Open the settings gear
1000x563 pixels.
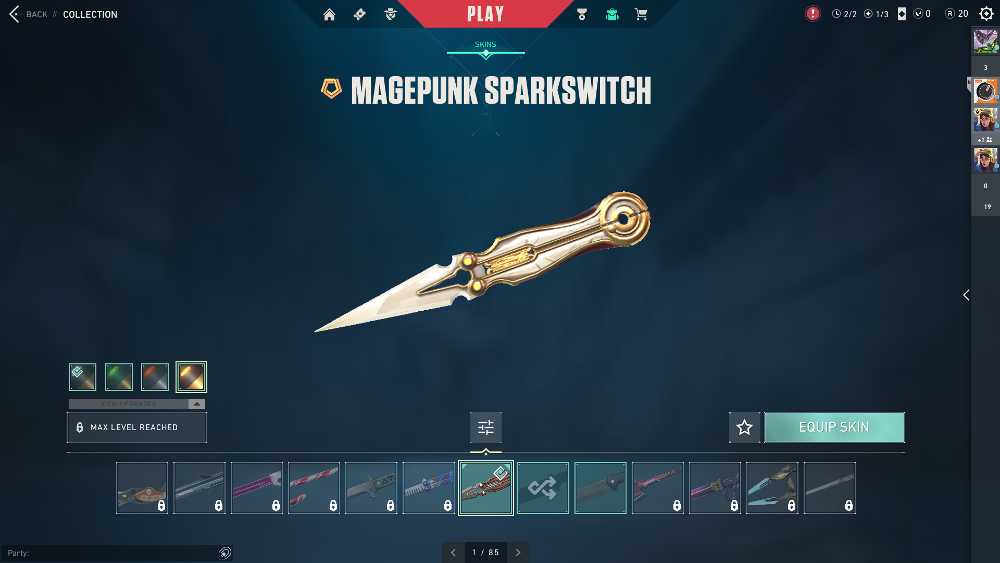986,14
